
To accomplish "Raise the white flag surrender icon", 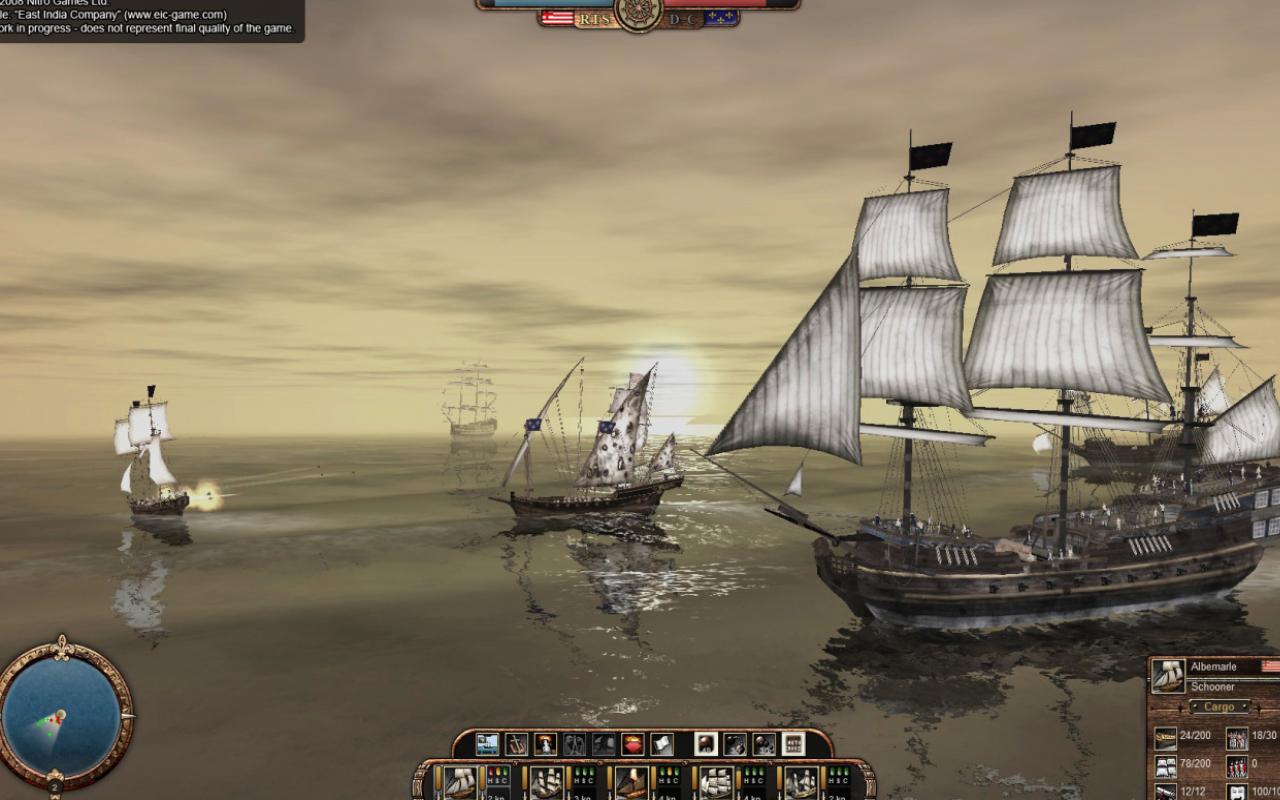I will coord(661,746).
